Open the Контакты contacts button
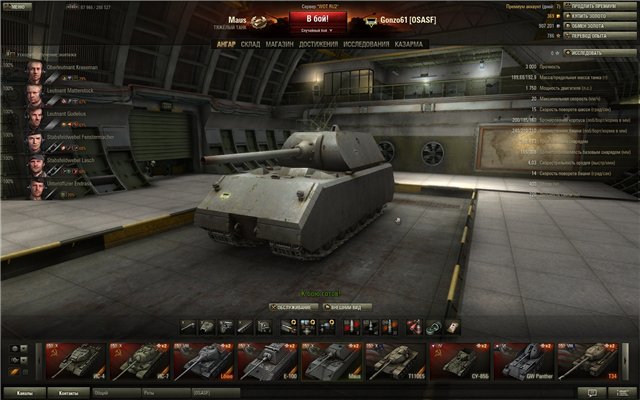Screen dimensions: 640x400 tap(68, 393)
